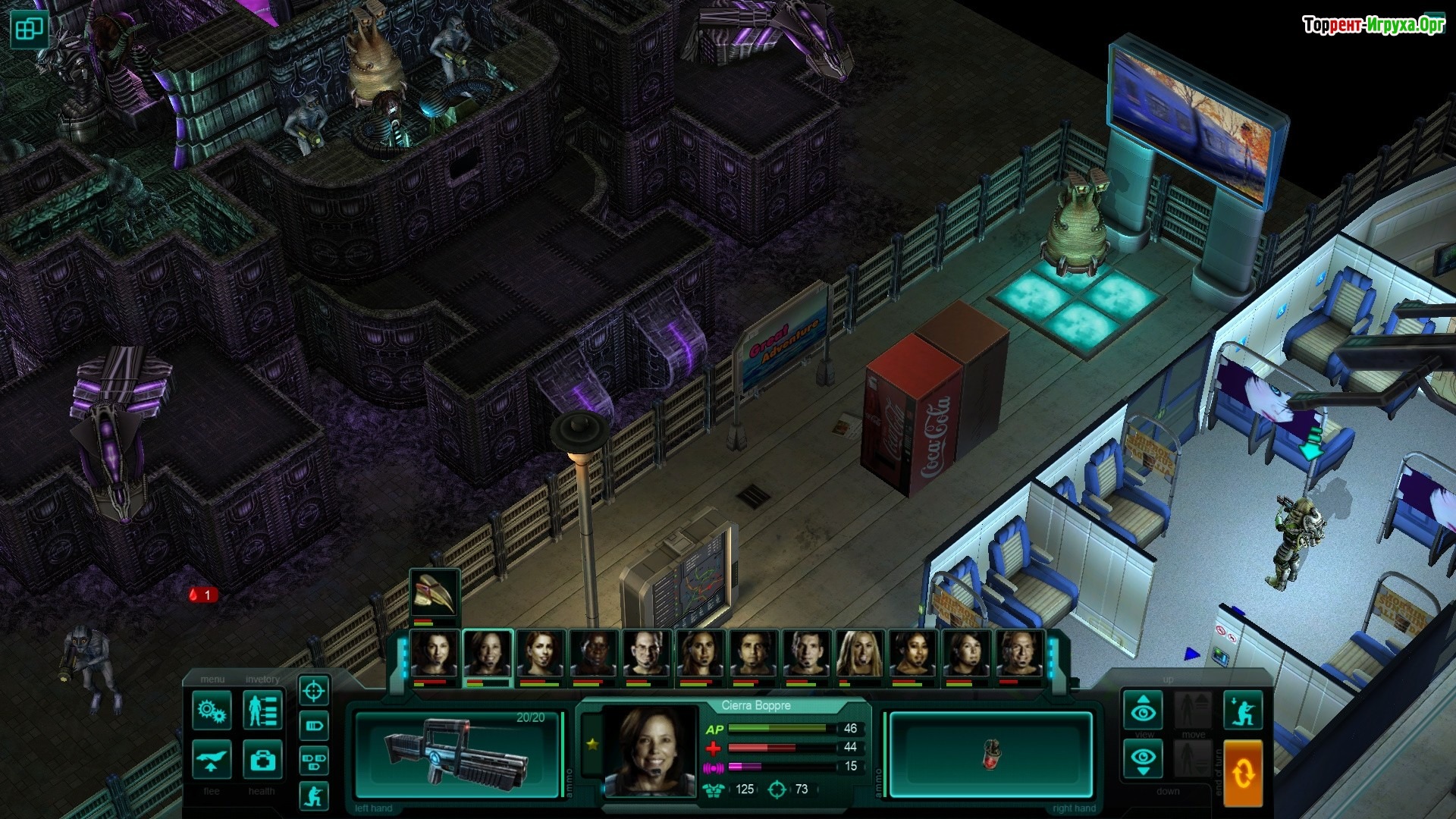Click the kneeling soldier with arrow button
Screen dimensions: 1456x819
tap(1243, 710)
